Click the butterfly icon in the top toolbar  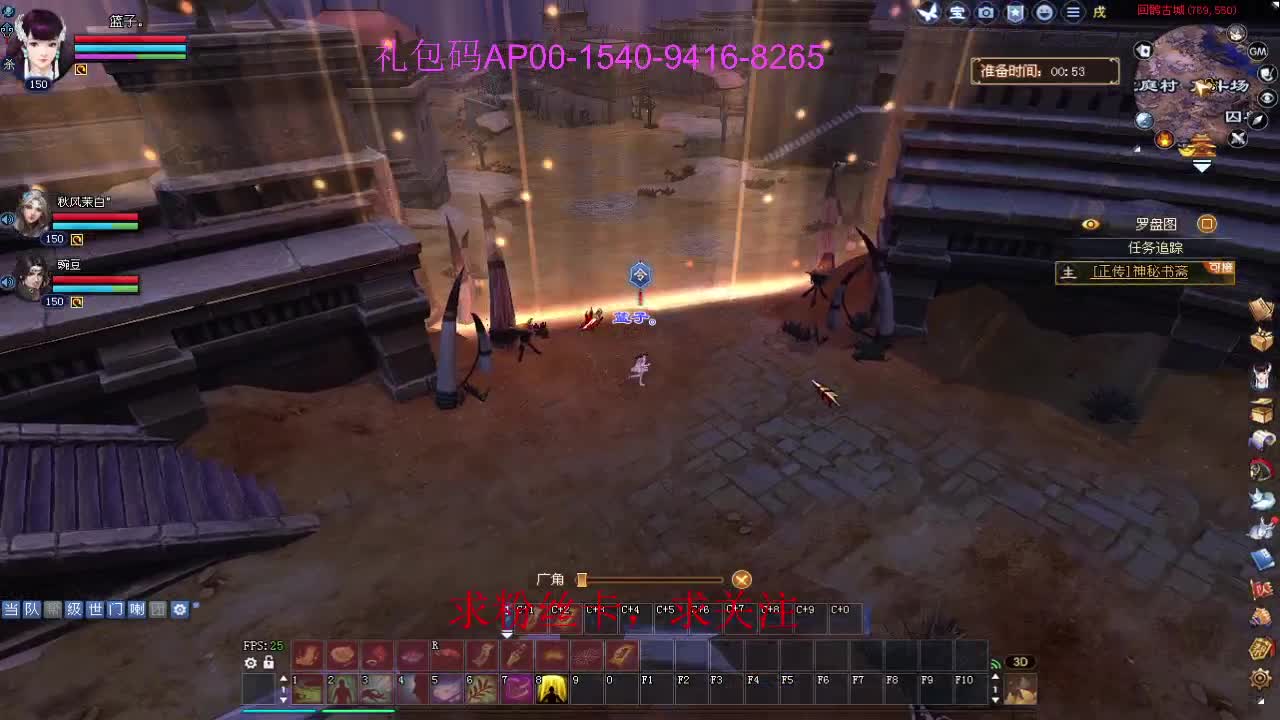tap(927, 12)
